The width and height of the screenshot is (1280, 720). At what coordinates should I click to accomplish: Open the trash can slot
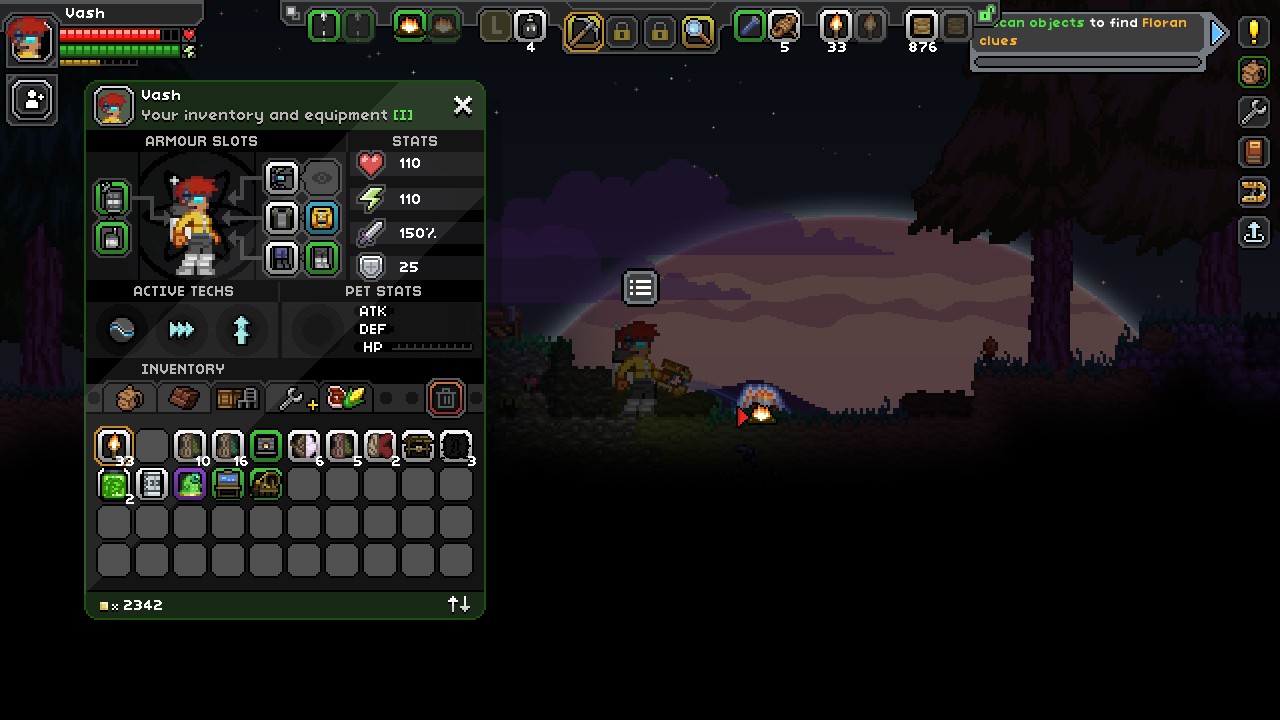click(446, 398)
